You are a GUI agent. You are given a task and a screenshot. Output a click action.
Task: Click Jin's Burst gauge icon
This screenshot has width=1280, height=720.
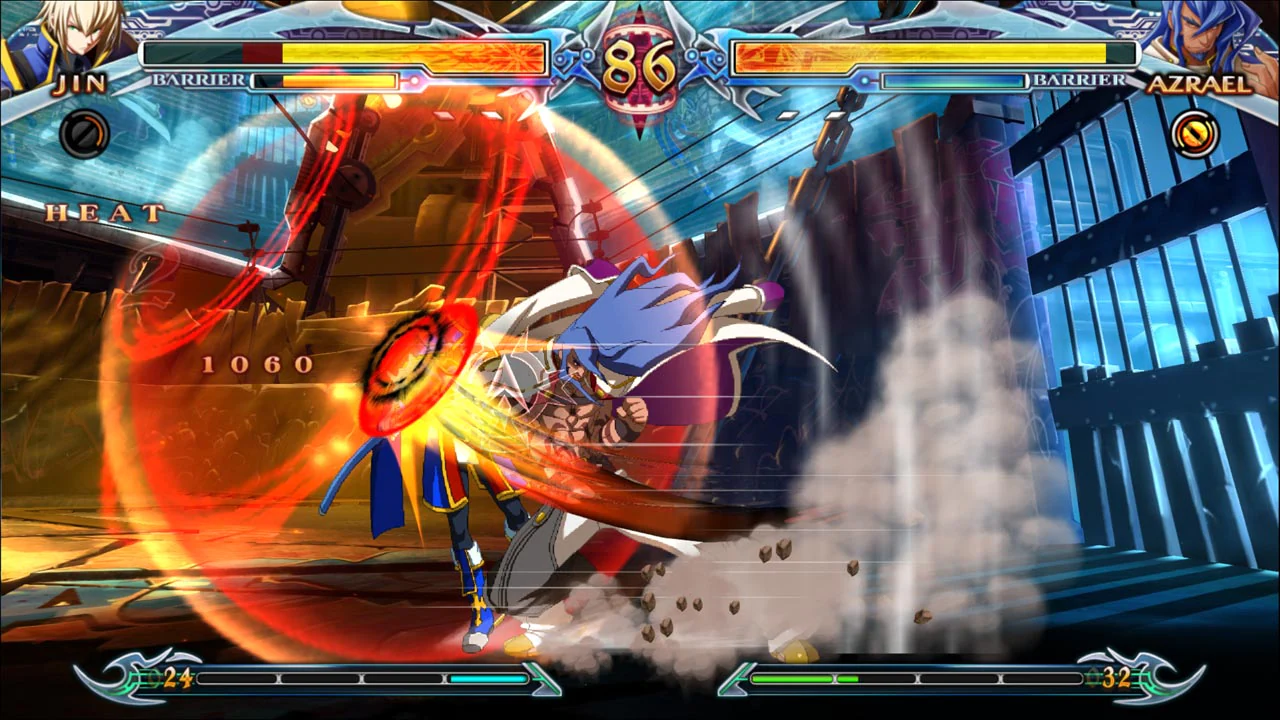tap(84, 135)
